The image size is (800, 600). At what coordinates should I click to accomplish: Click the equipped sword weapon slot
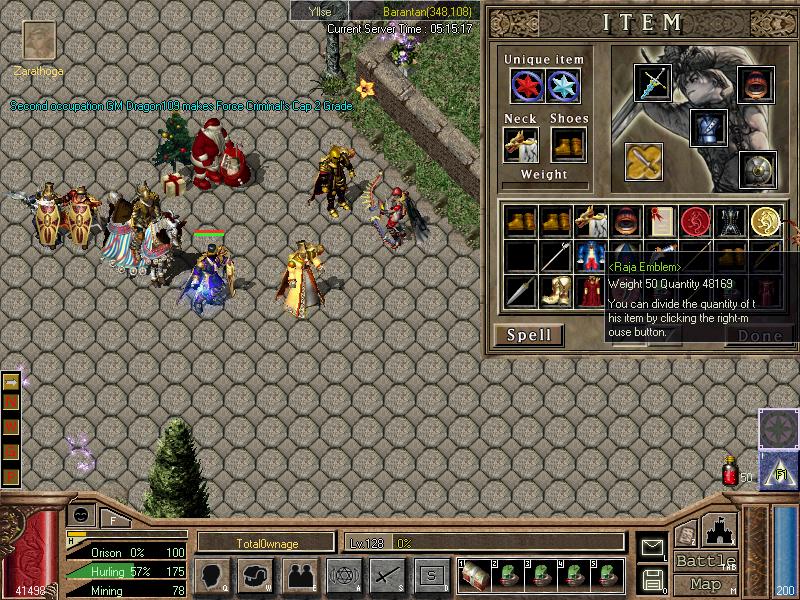click(652, 83)
